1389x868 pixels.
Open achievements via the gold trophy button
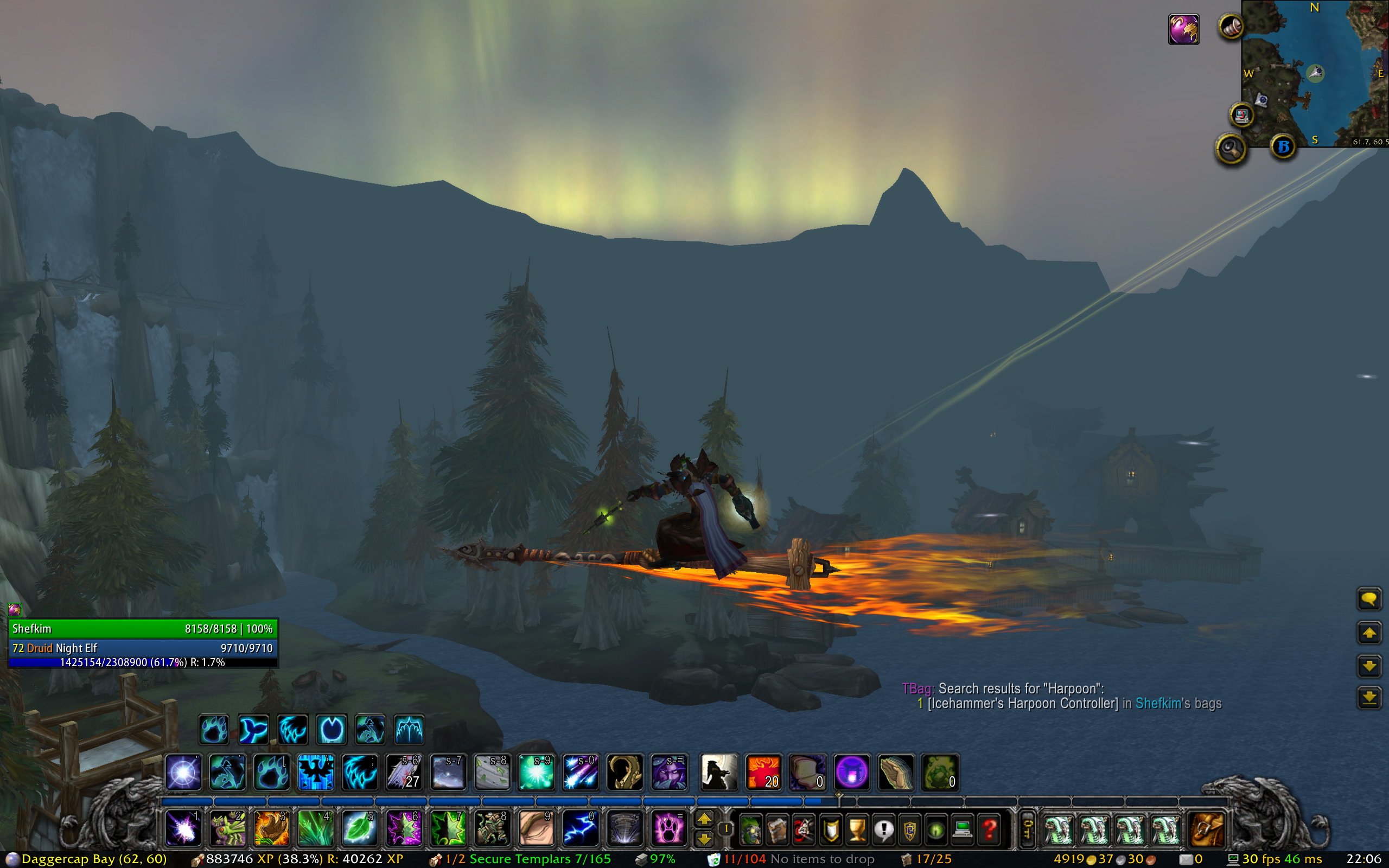click(x=857, y=830)
